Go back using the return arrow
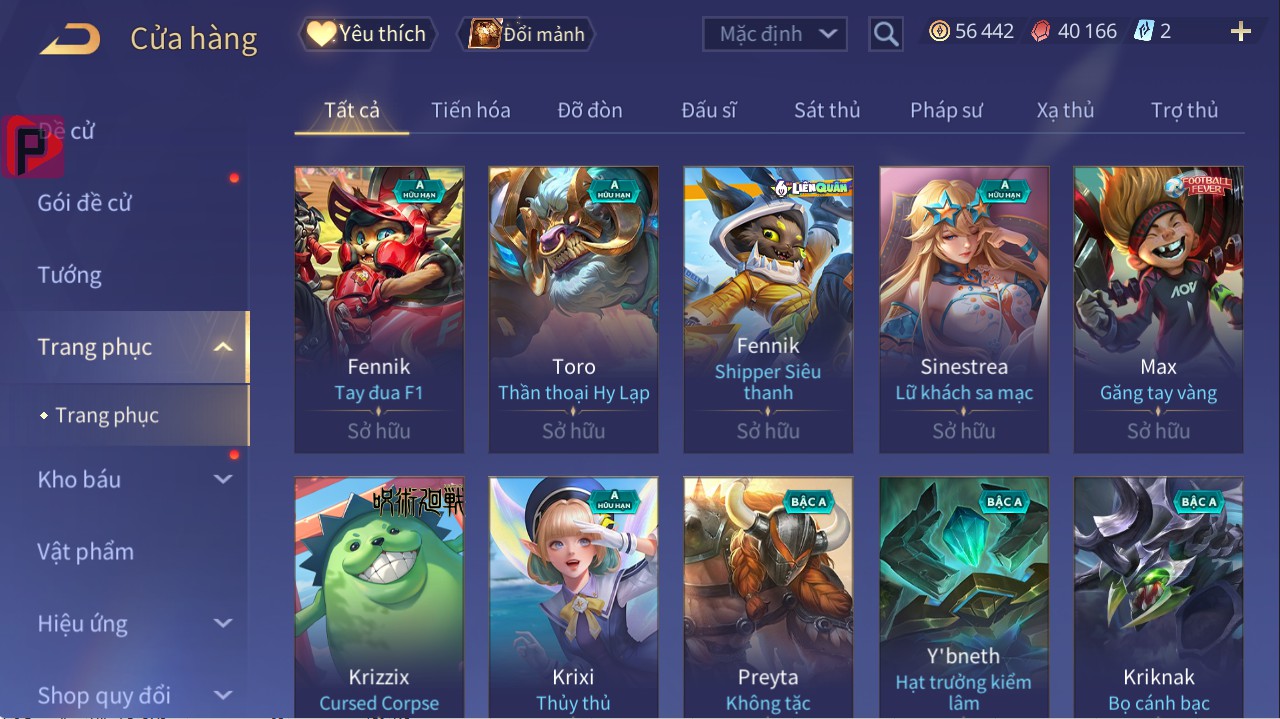Screen dimensions: 1280x719 [x=70, y=40]
